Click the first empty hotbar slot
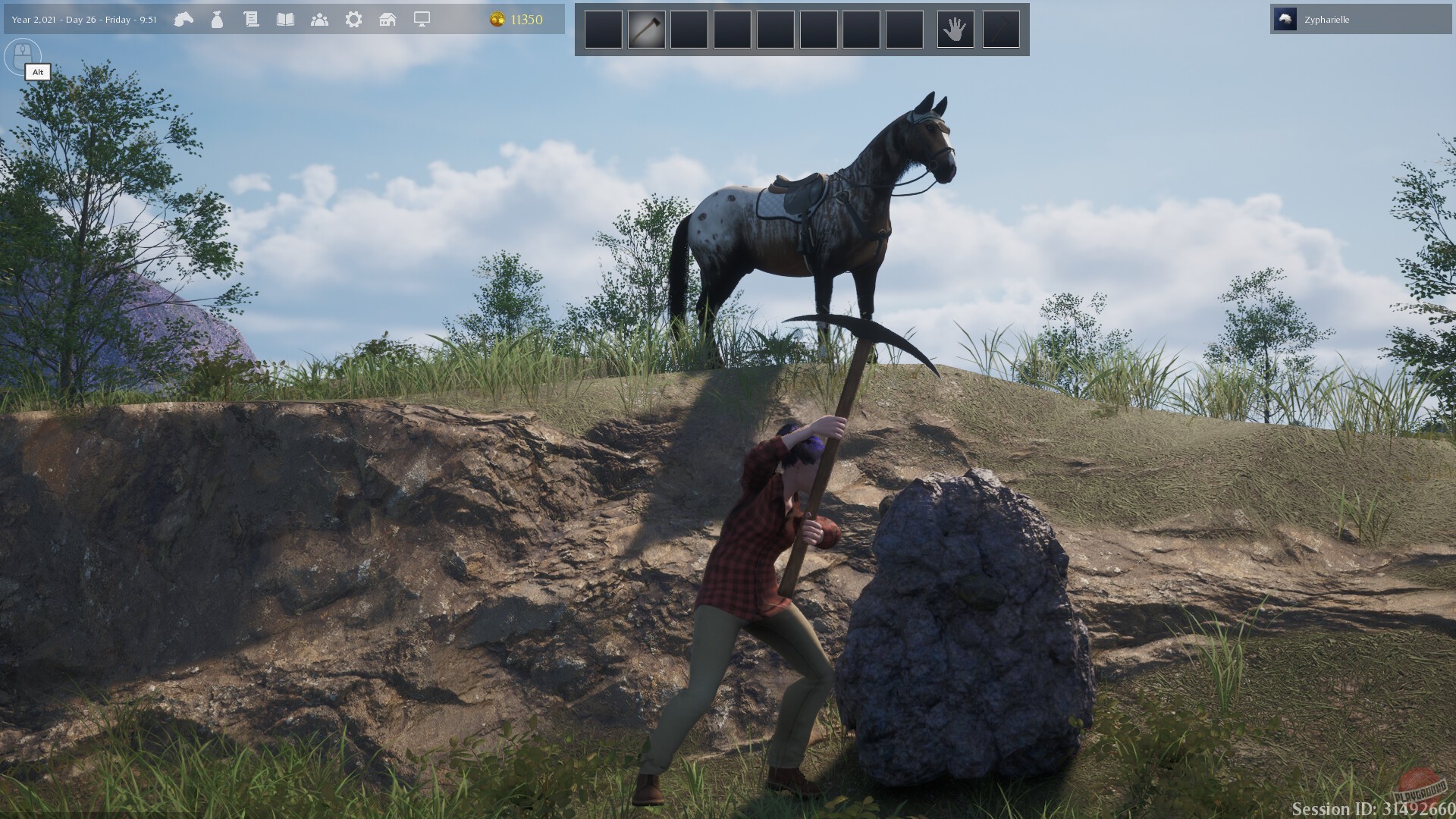 tap(603, 28)
